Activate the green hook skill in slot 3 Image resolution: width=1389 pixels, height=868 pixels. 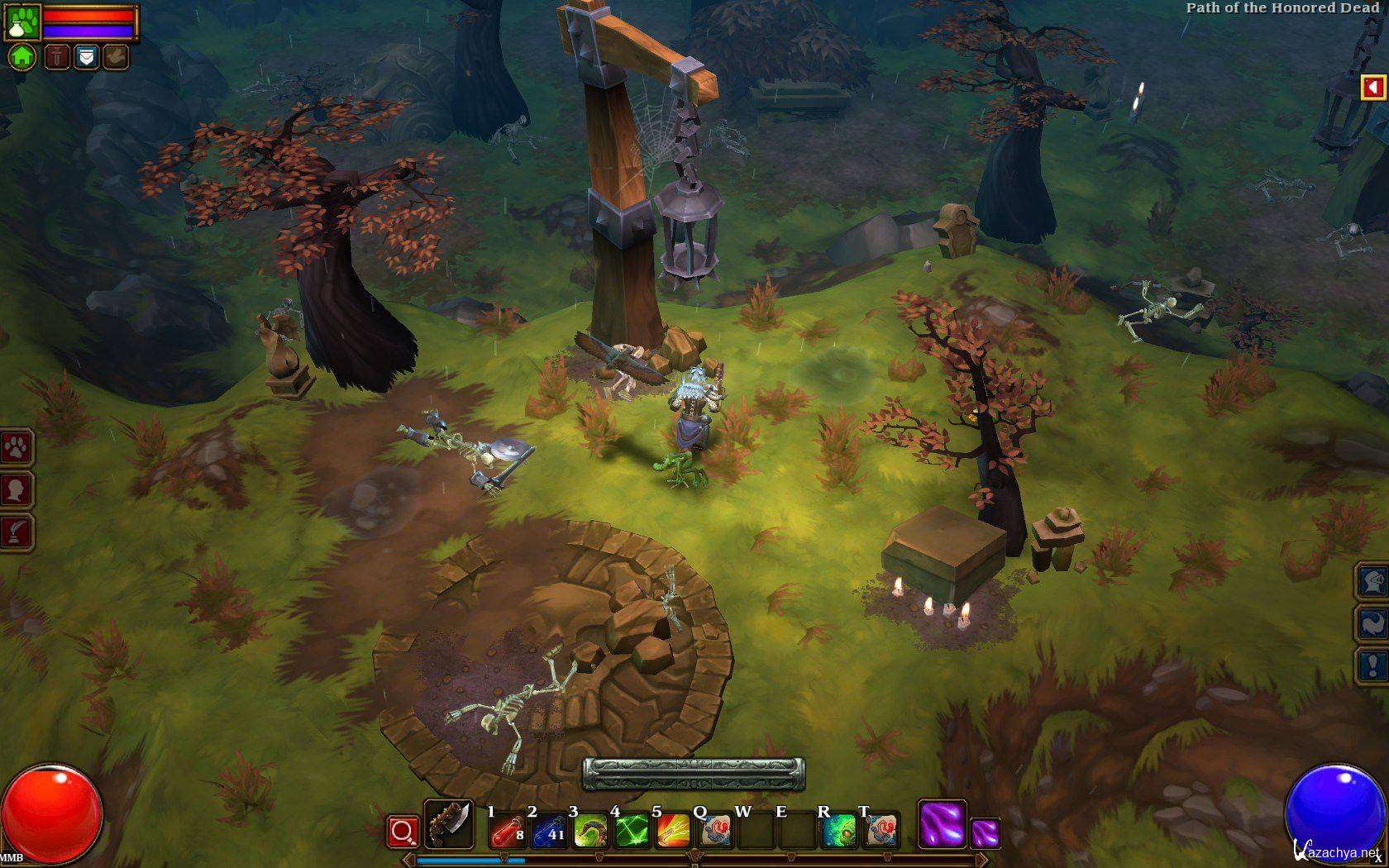click(589, 830)
